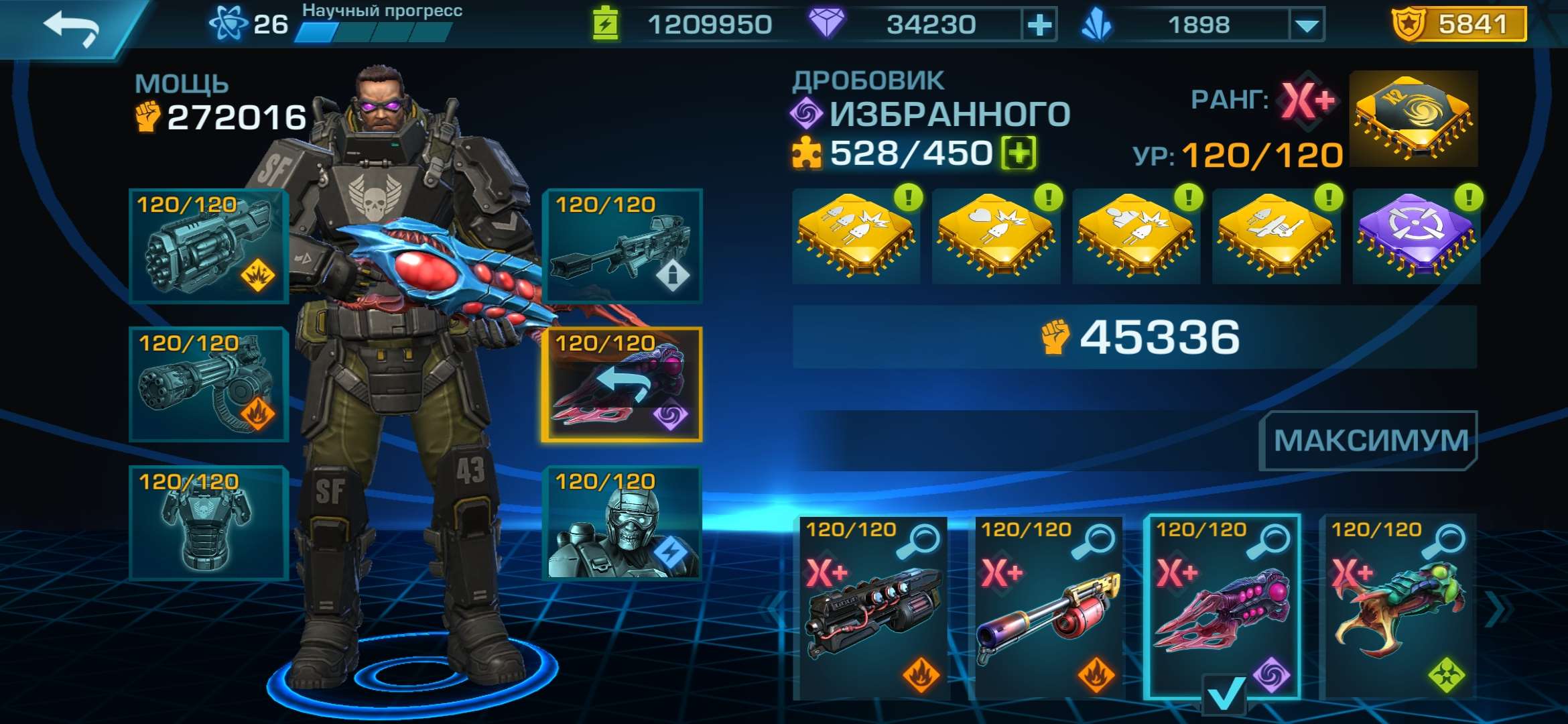Select the equipped rotary grenade launcher slot
Image resolution: width=1568 pixels, height=724 pixels.
coord(208,247)
